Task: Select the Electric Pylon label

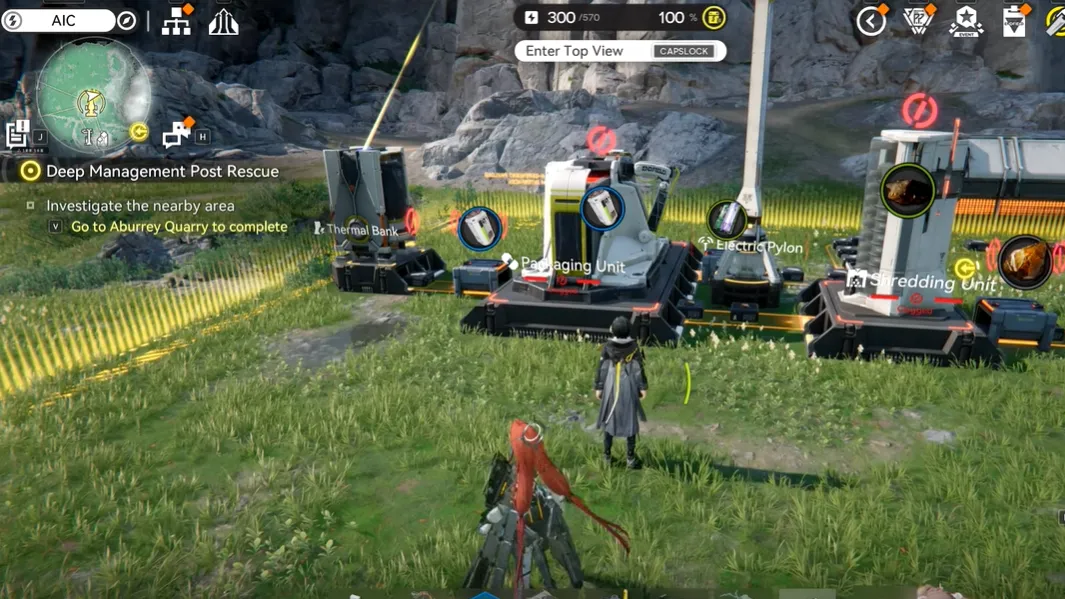Action: click(x=758, y=246)
